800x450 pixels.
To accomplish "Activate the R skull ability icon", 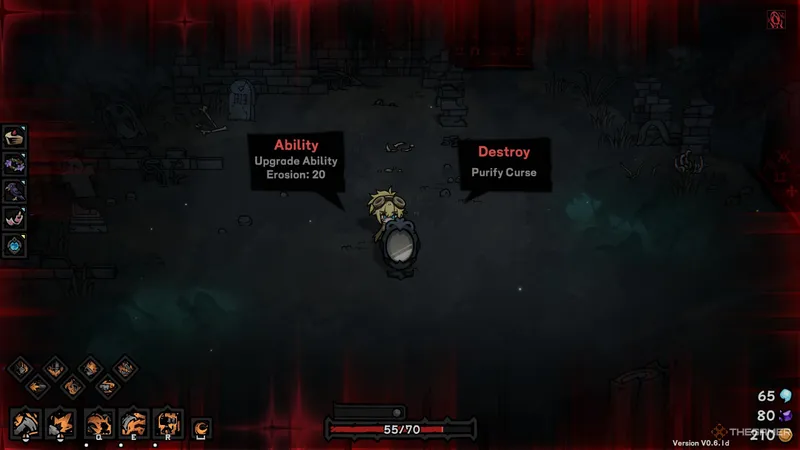I will 168,424.
